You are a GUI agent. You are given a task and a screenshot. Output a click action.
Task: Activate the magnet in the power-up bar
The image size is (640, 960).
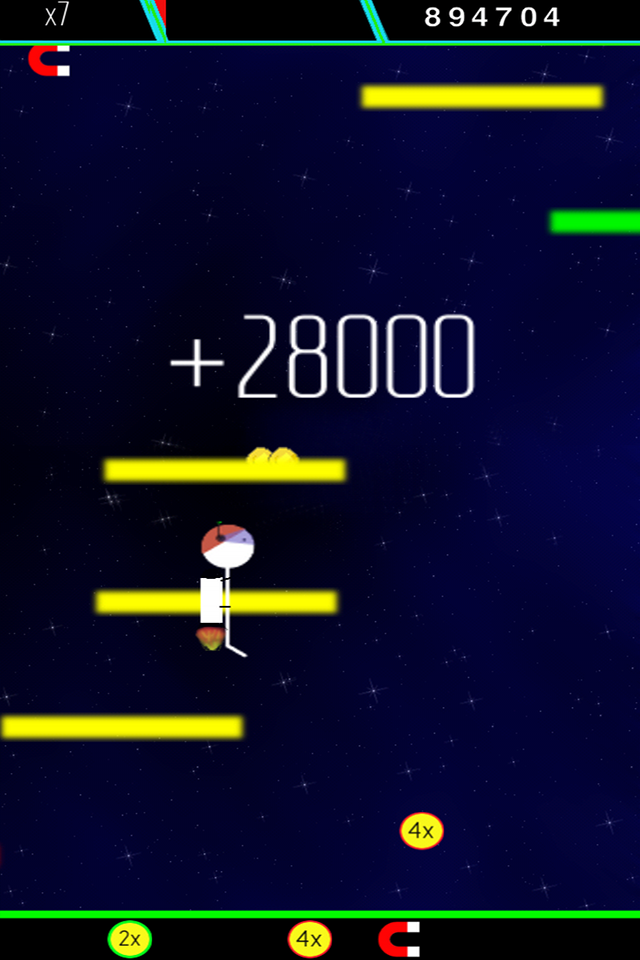tap(399, 939)
